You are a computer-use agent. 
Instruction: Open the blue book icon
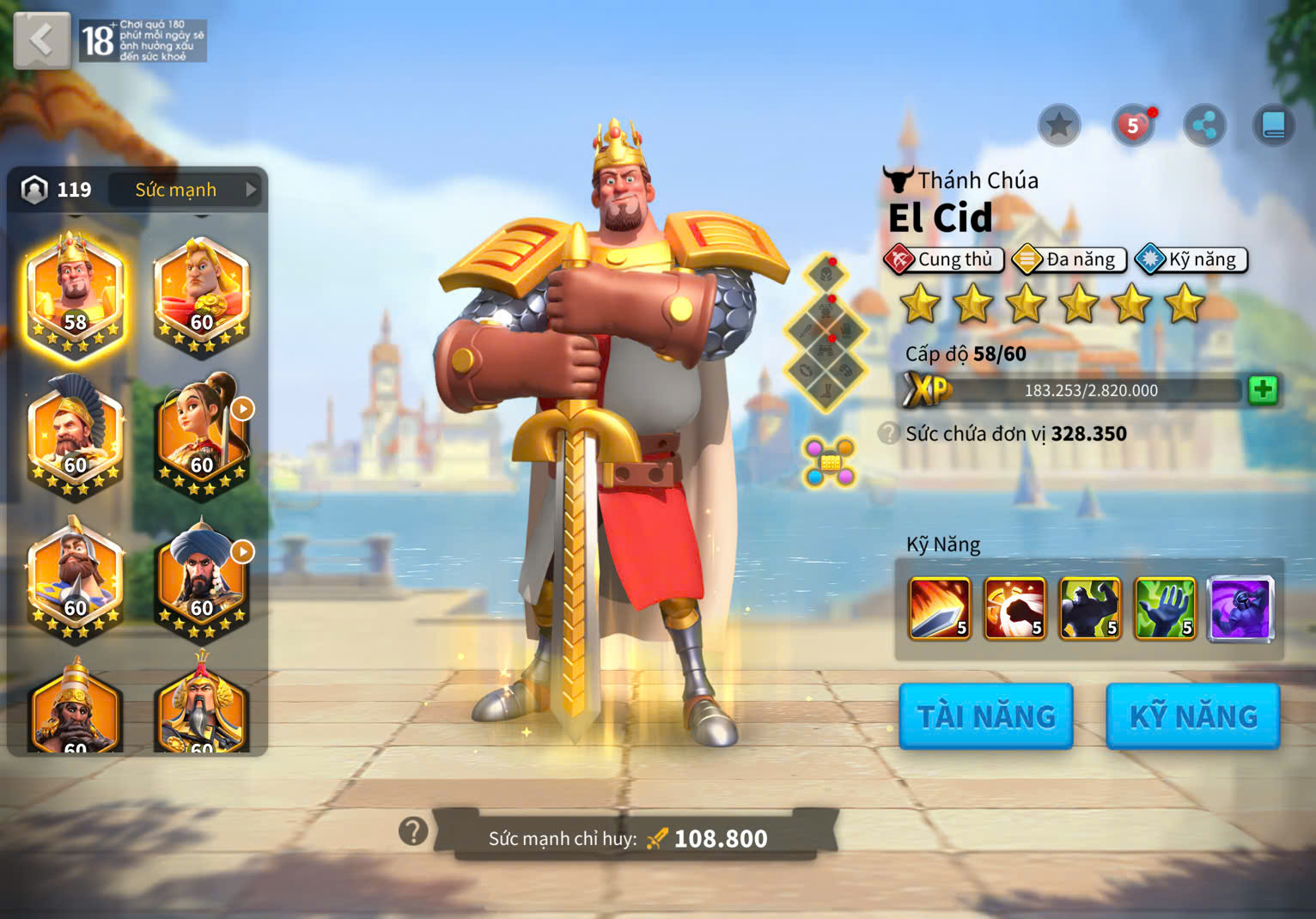coord(1273,126)
